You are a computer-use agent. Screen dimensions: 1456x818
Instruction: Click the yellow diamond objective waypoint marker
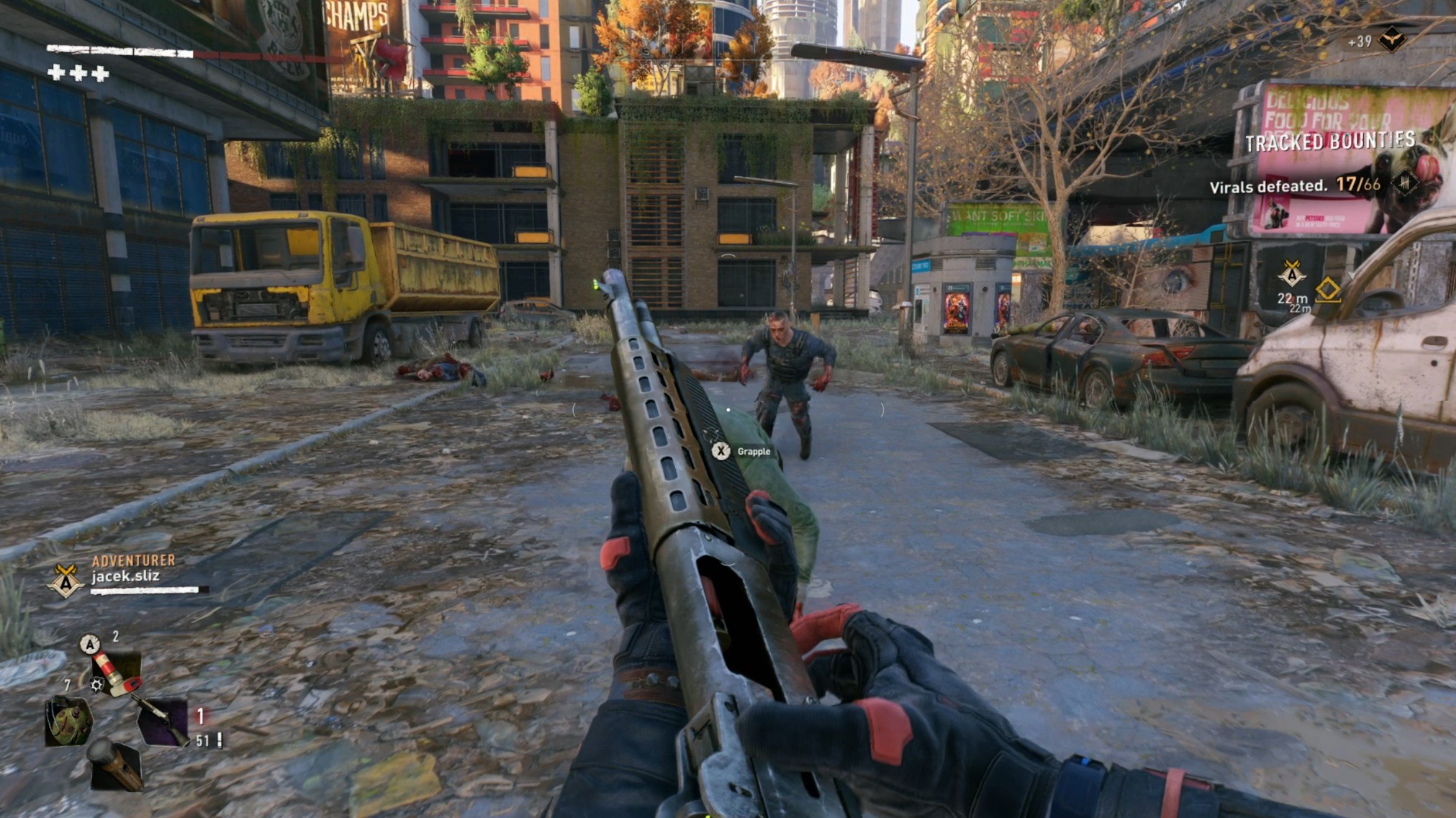point(1328,290)
